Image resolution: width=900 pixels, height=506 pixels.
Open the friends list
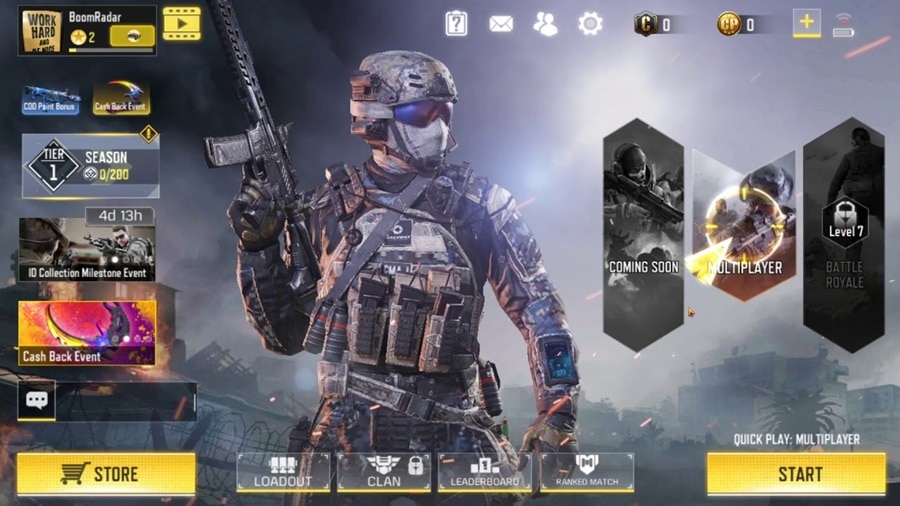546,24
